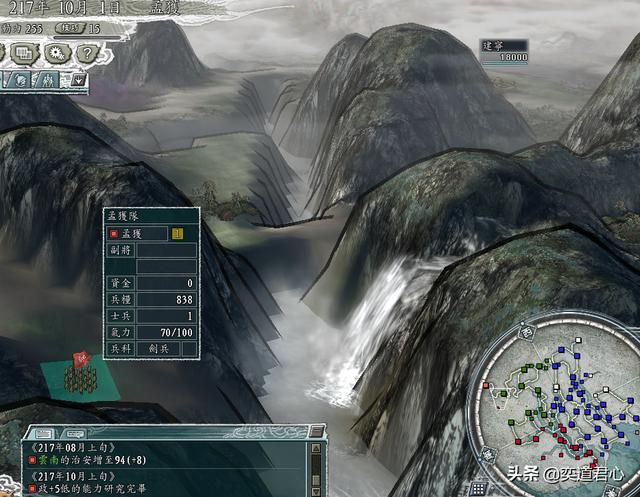
Task: Collapse the toolbar with the down arrow
Action: [x=79, y=78]
